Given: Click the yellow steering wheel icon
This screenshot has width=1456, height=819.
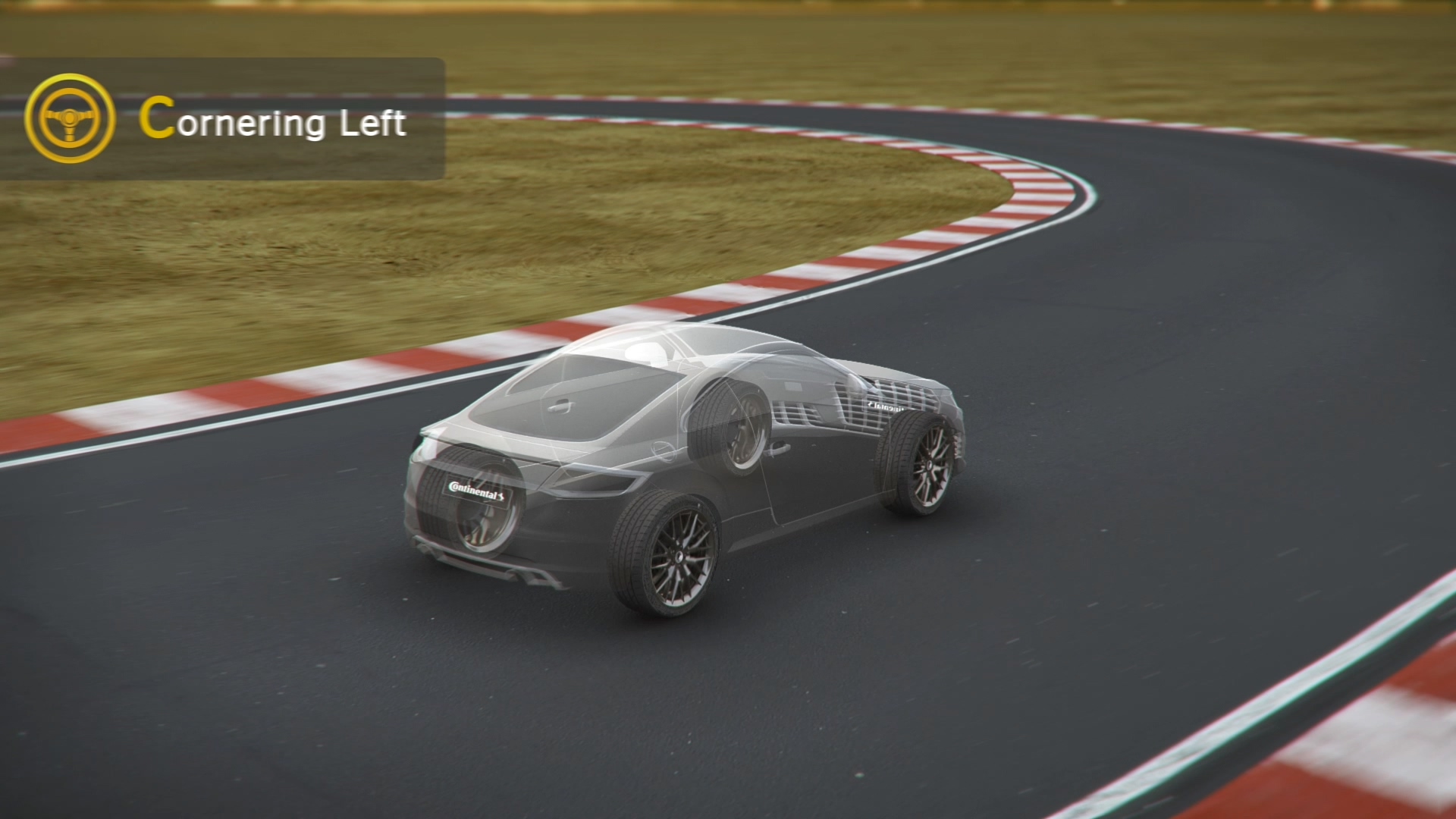Looking at the screenshot, I should coord(70,118).
